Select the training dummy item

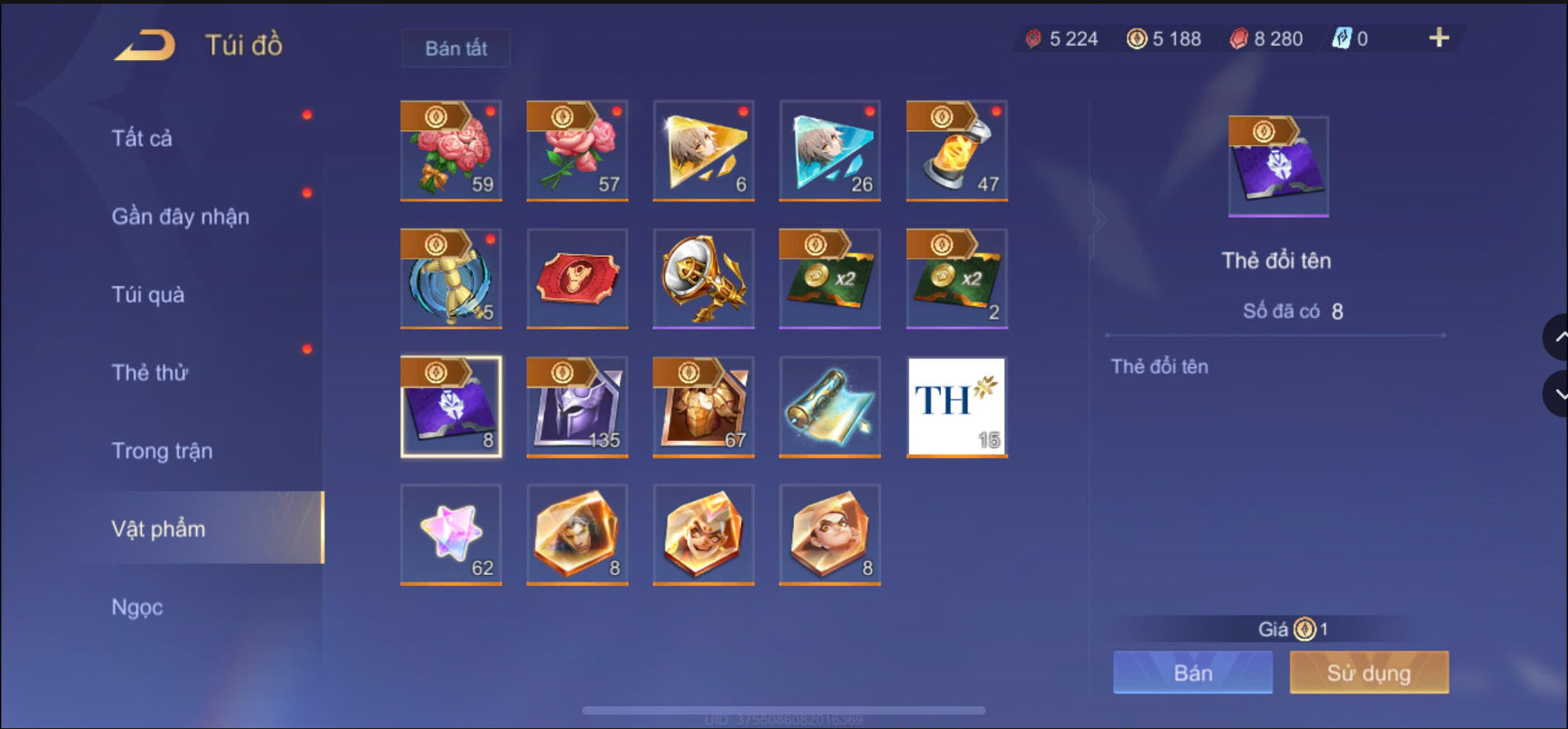(451, 279)
